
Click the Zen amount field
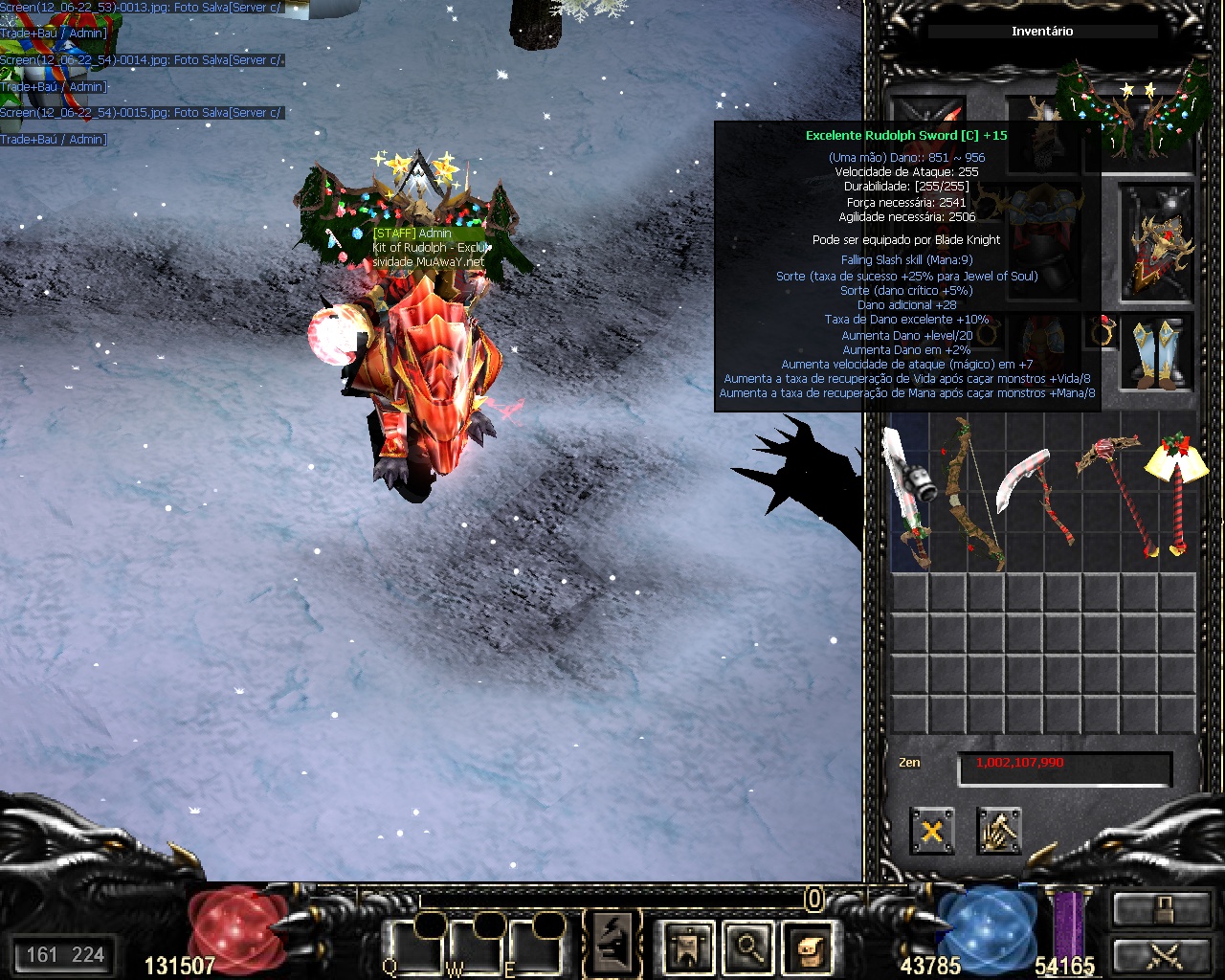pos(1064,766)
